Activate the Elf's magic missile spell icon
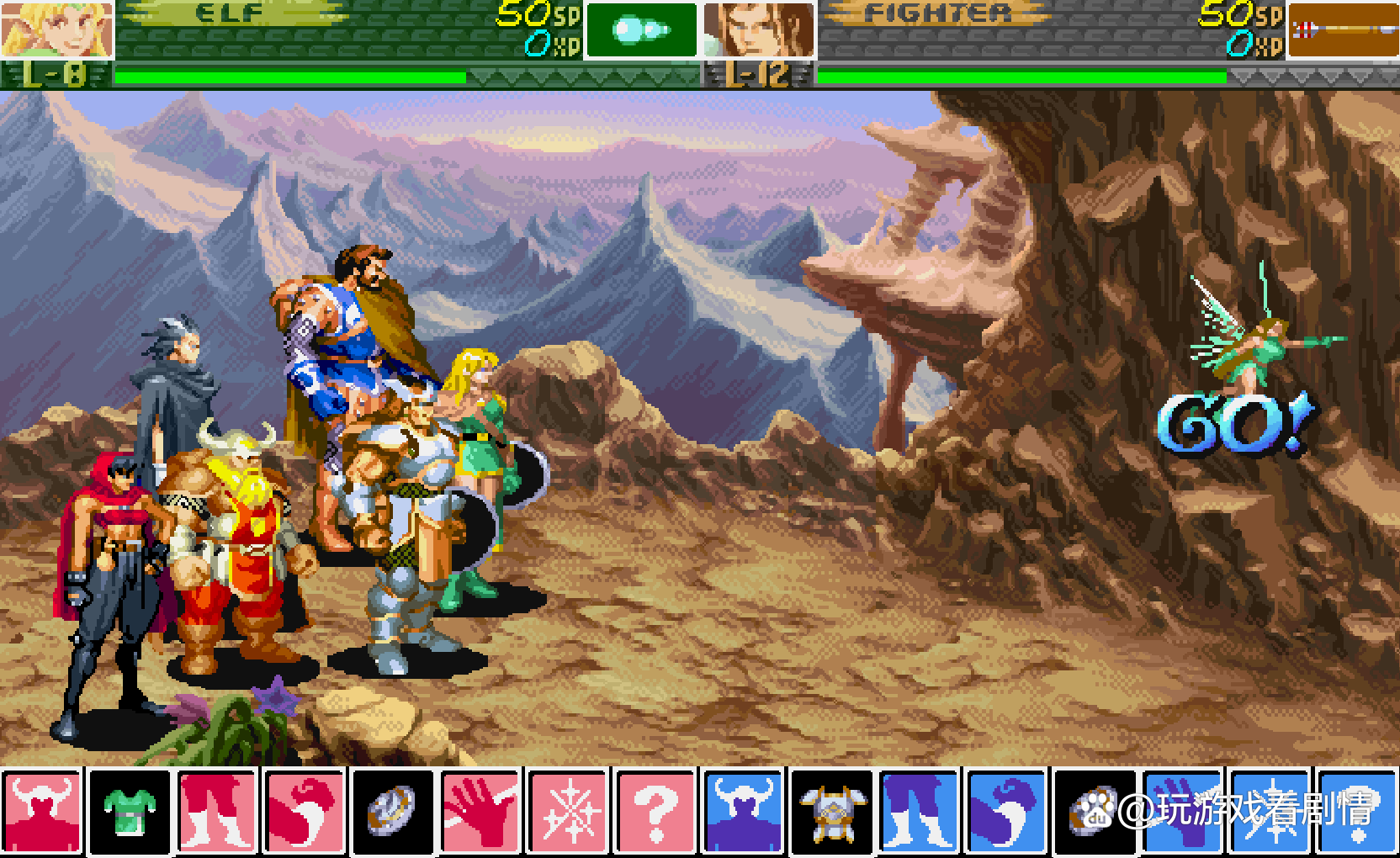This screenshot has height=858, width=1400. tap(641, 30)
